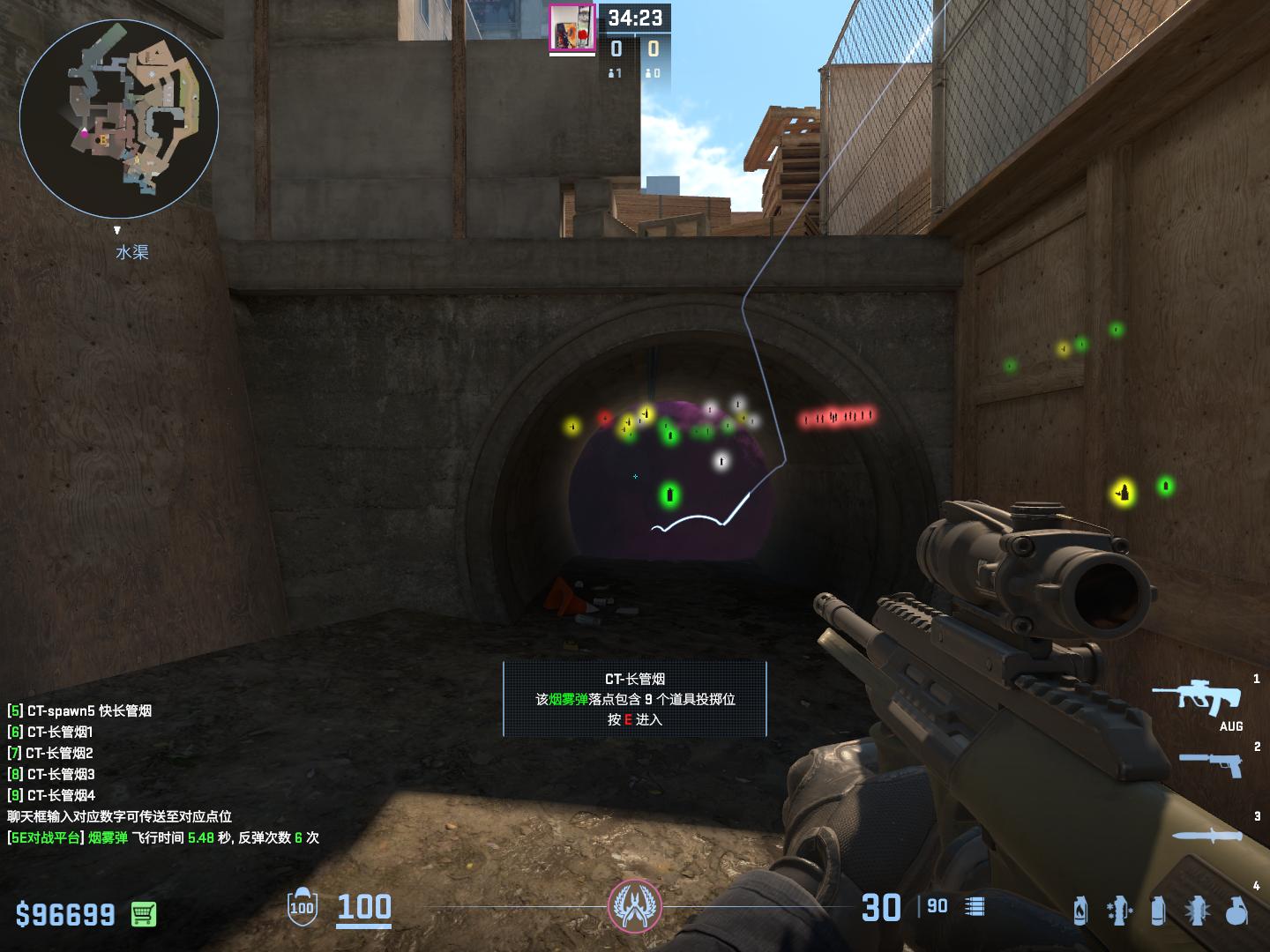Pick the smoke grenade icon
This screenshot has height=952, width=1270.
tap(1158, 911)
